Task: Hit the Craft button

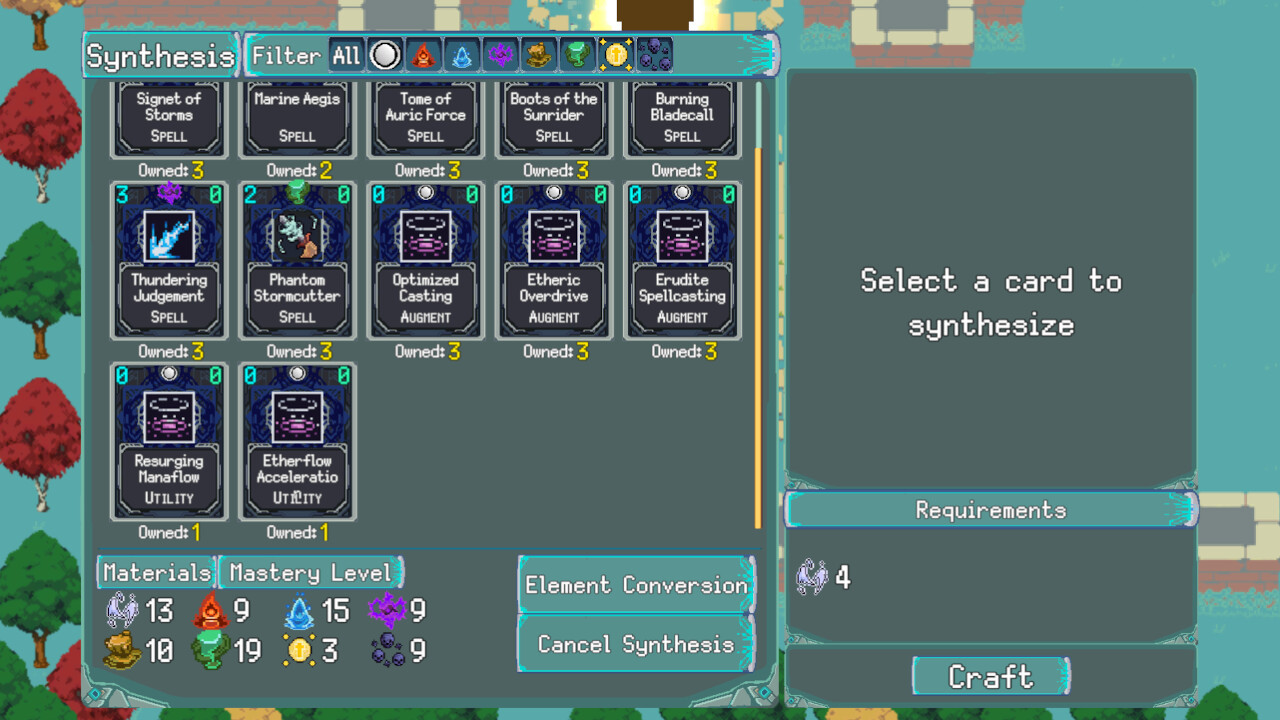Action: 991,677
